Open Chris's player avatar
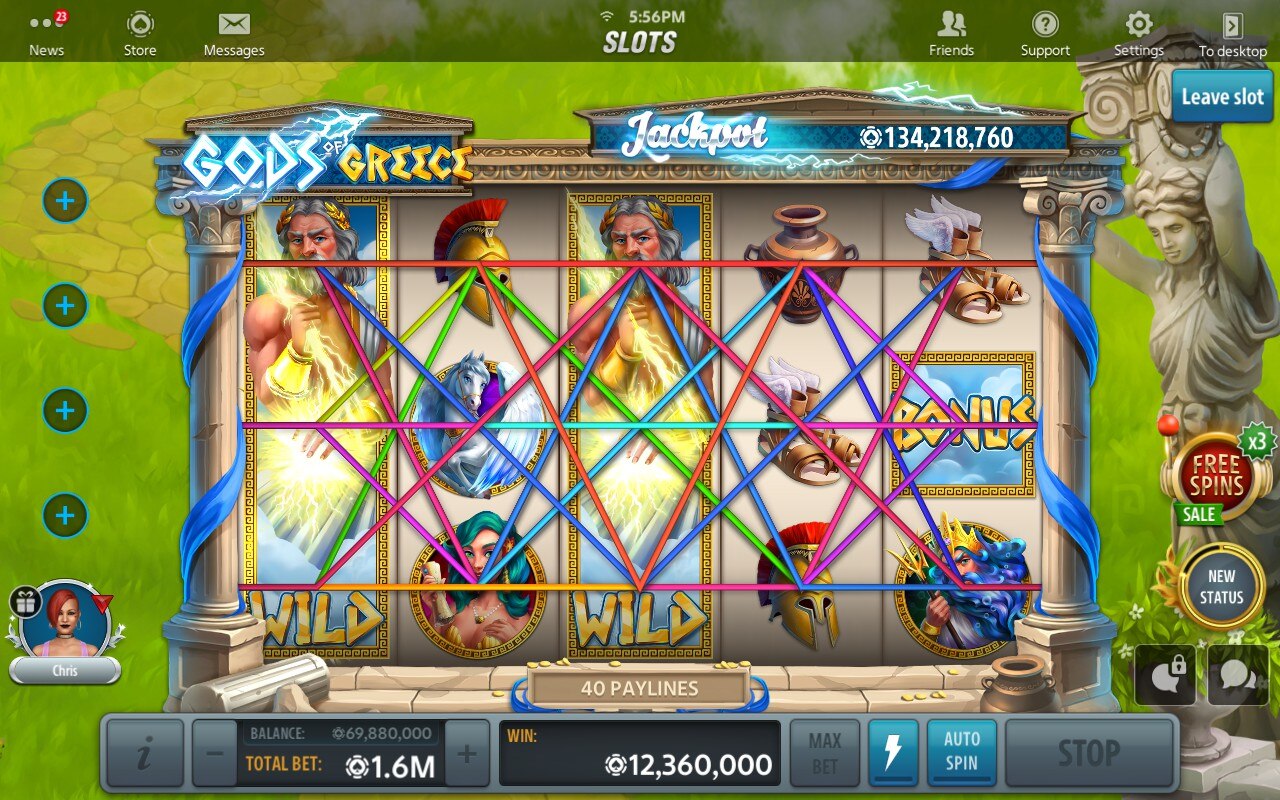 click(x=65, y=620)
